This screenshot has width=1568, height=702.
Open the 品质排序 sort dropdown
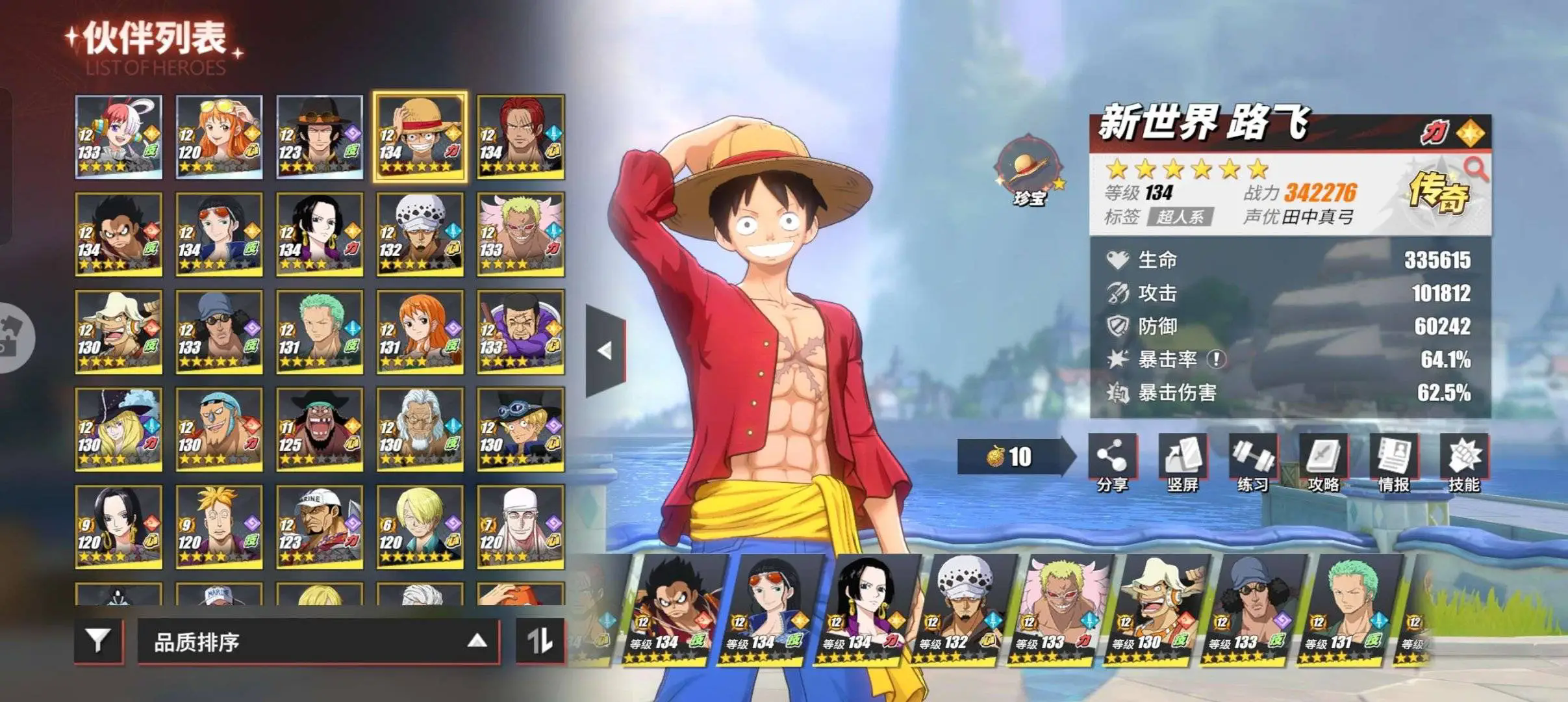(x=318, y=642)
